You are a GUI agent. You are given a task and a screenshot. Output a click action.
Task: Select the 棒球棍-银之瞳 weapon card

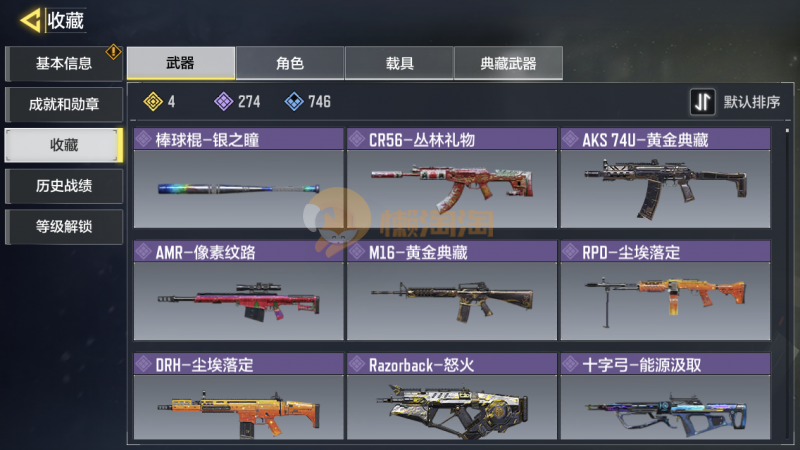coord(238,180)
